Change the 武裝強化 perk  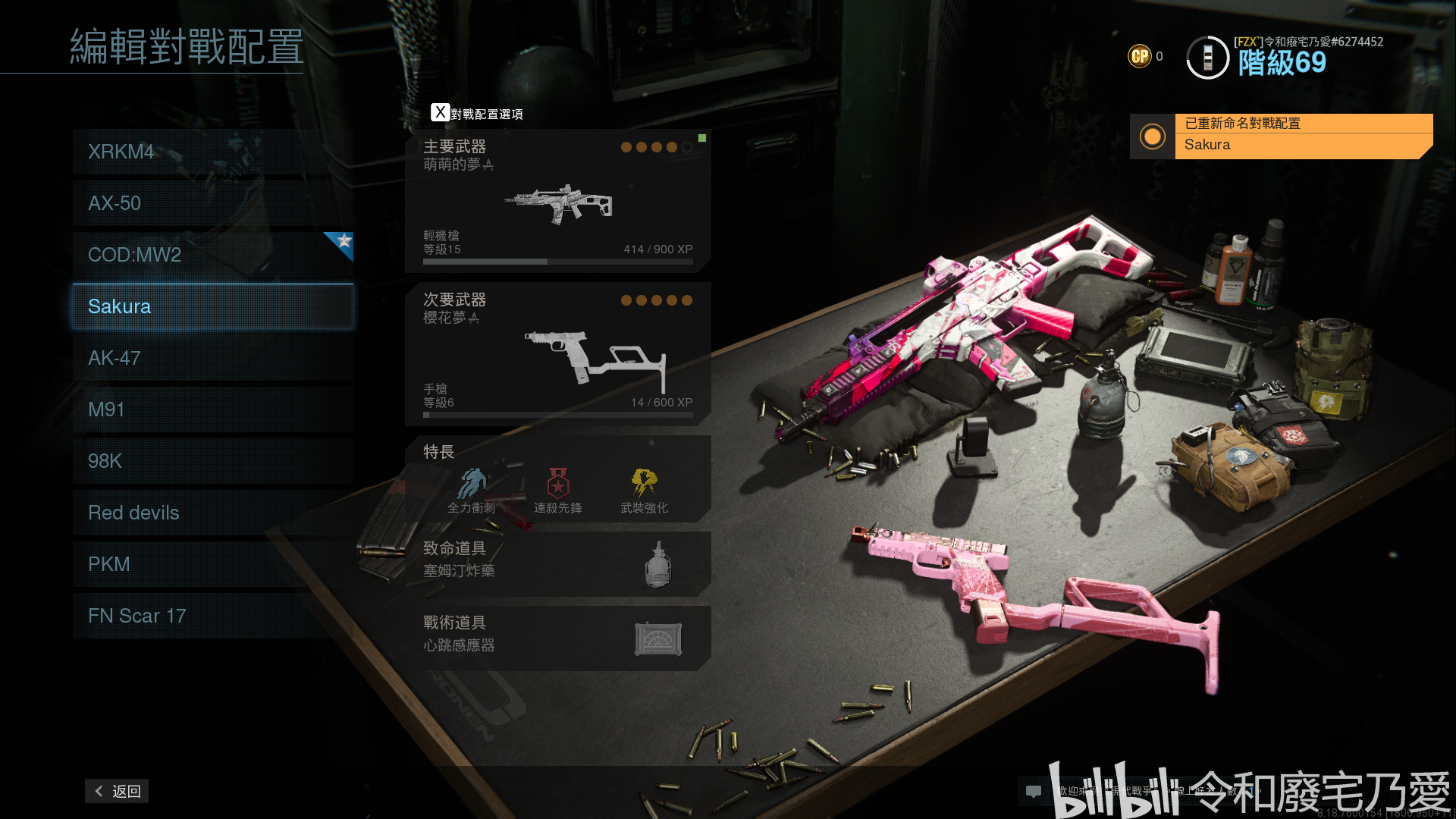pos(645,491)
